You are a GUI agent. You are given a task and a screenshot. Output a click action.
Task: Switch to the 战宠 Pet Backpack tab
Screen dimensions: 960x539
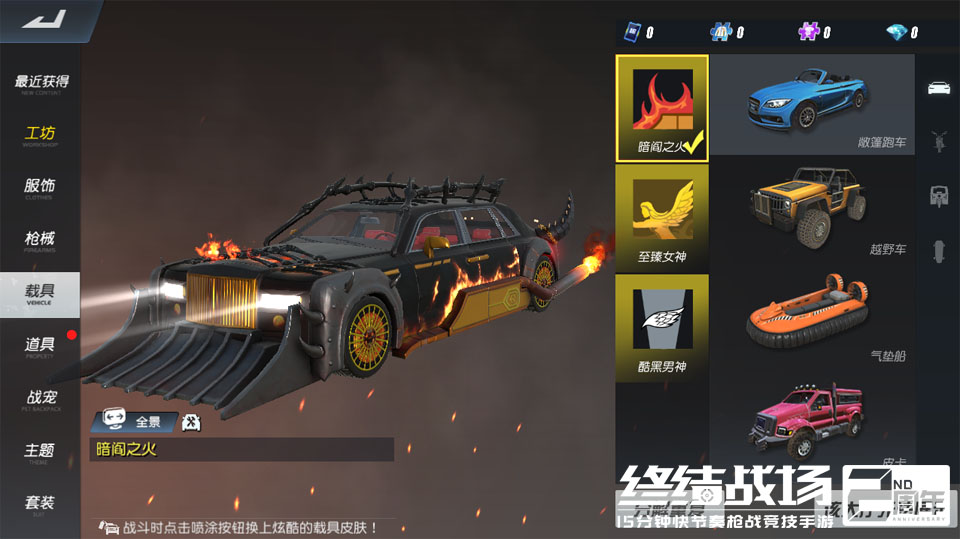41,398
